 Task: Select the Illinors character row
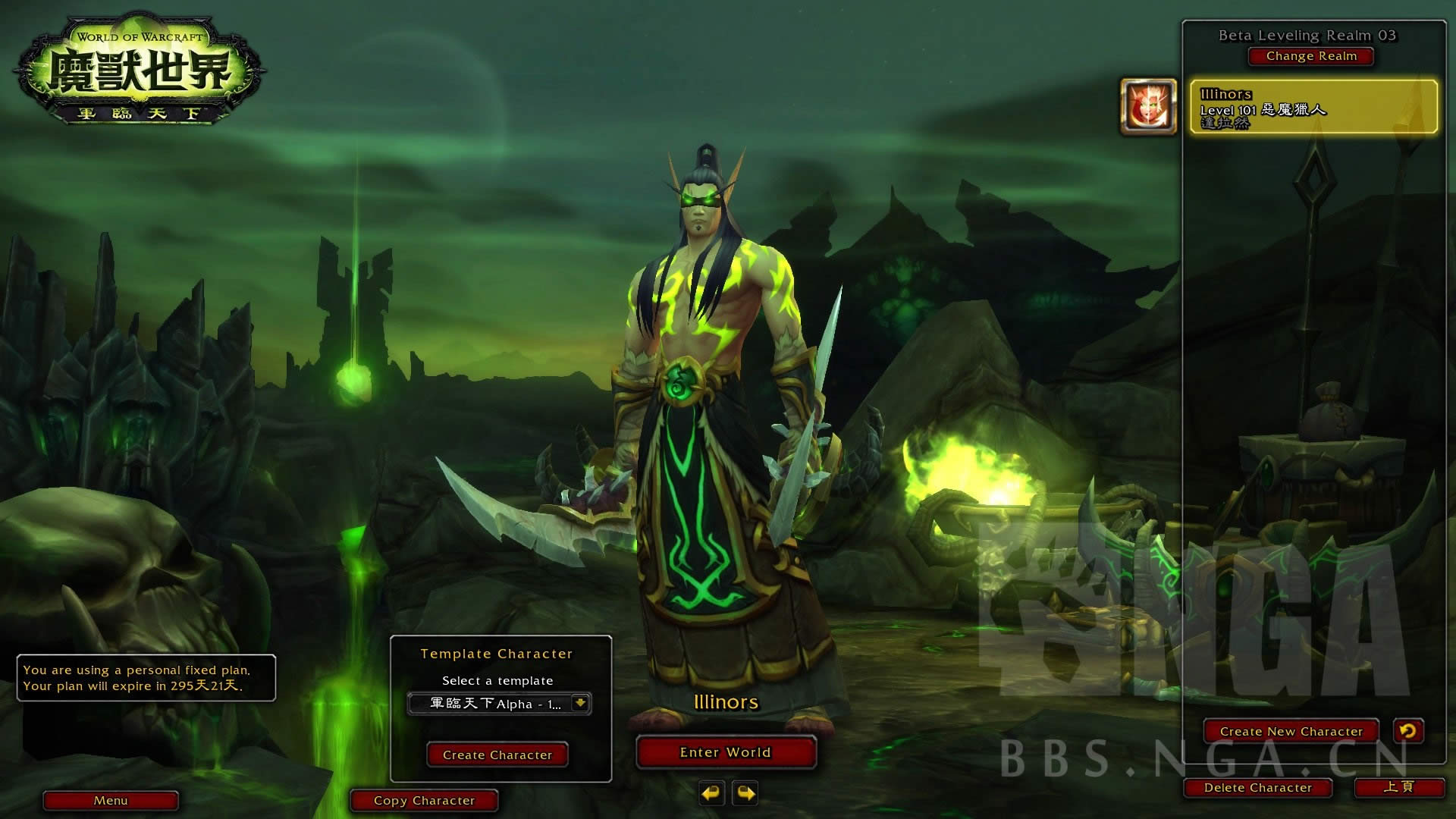[1313, 107]
